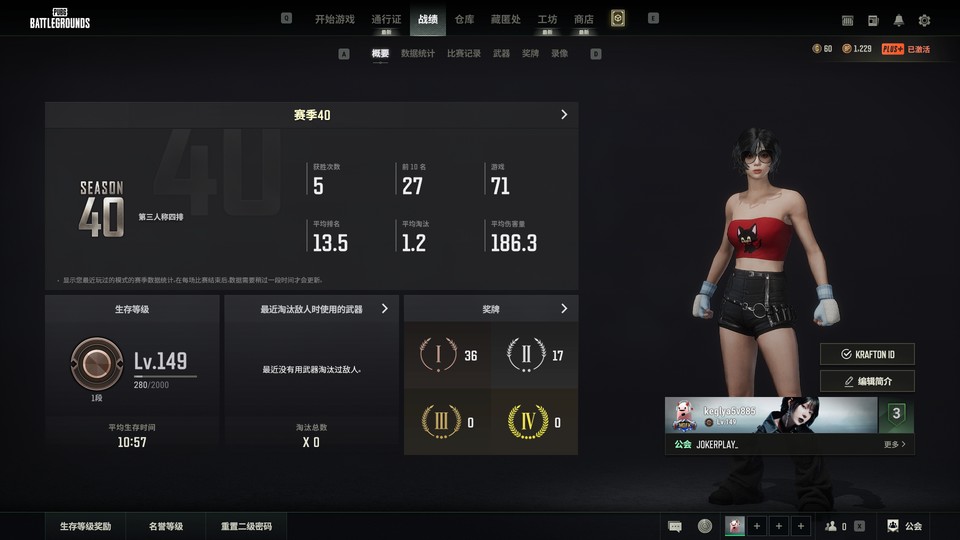Choose 重置二级密码 to reset the password

(246, 526)
